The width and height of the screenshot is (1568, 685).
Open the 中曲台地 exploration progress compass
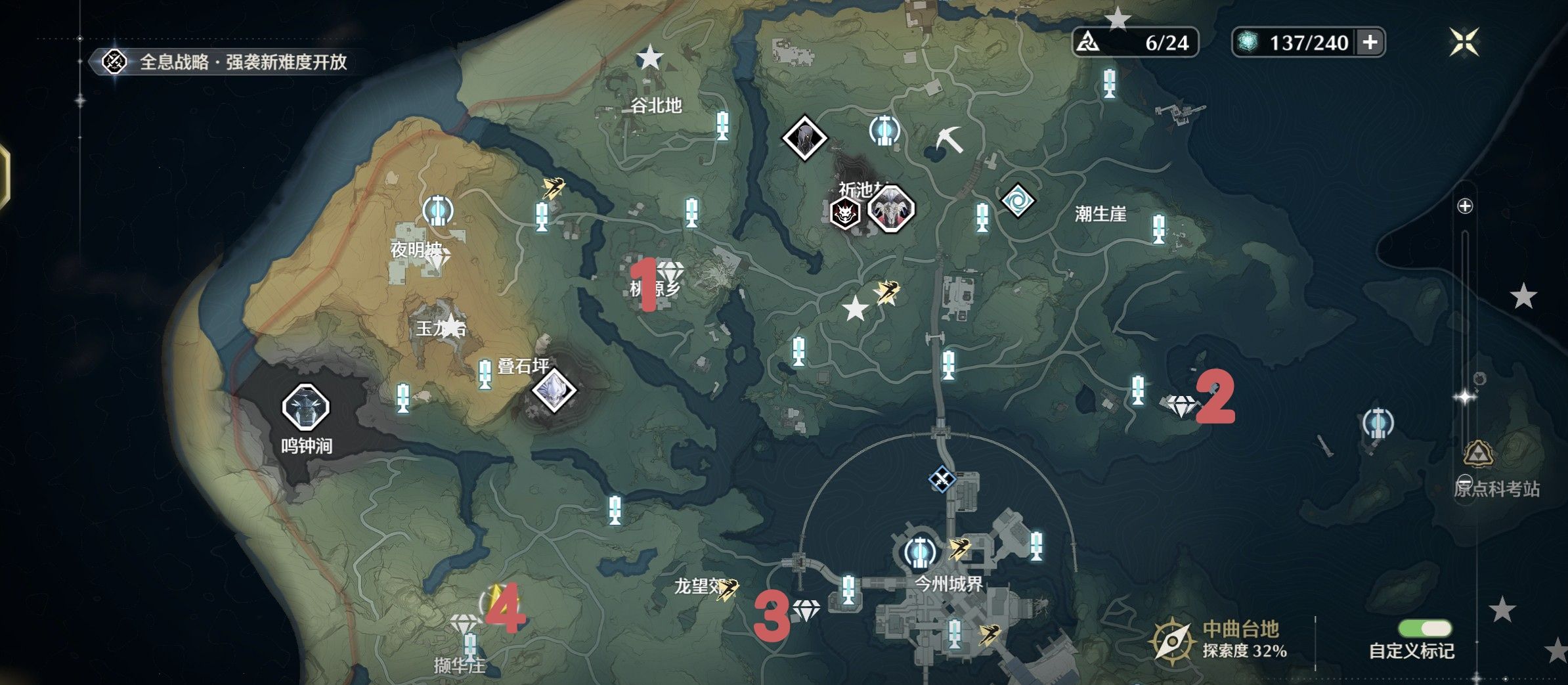click(1172, 640)
